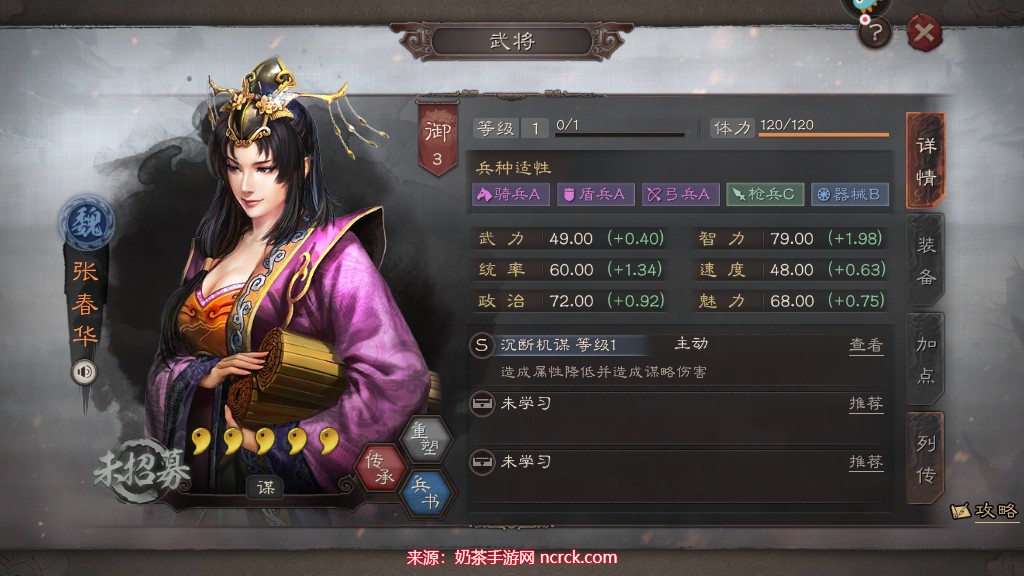Click the S-rank 沉断机谋 skill row
This screenshot has width=1024, height=576.
[600, 345]
